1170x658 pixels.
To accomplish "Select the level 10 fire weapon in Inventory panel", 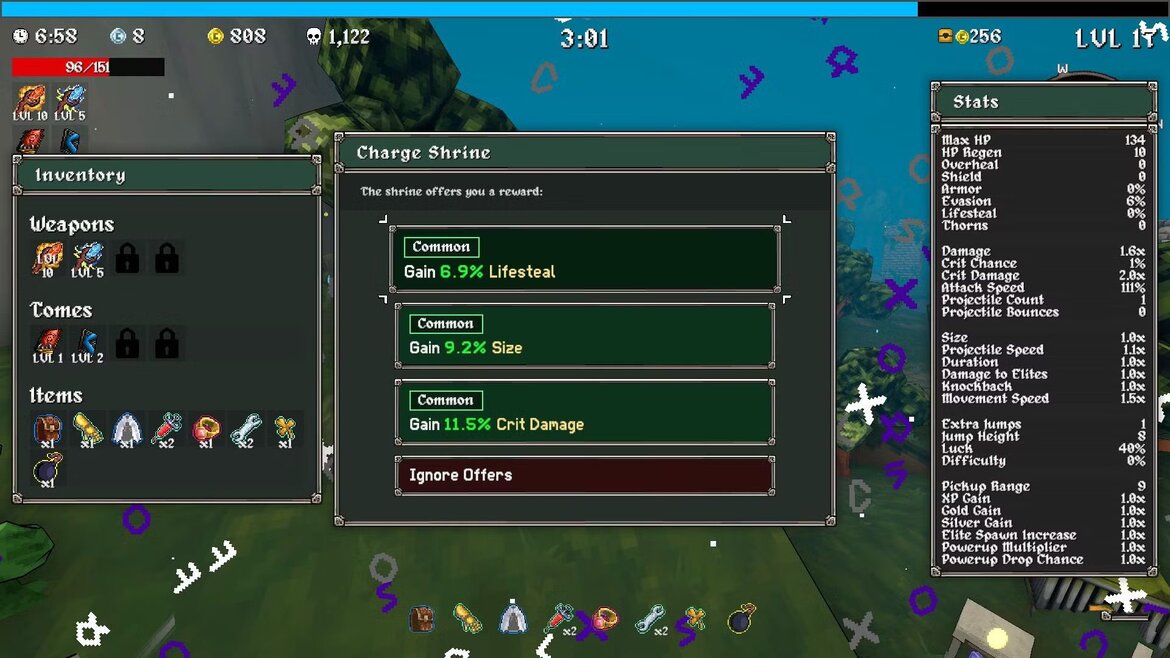I will (47, 259).
